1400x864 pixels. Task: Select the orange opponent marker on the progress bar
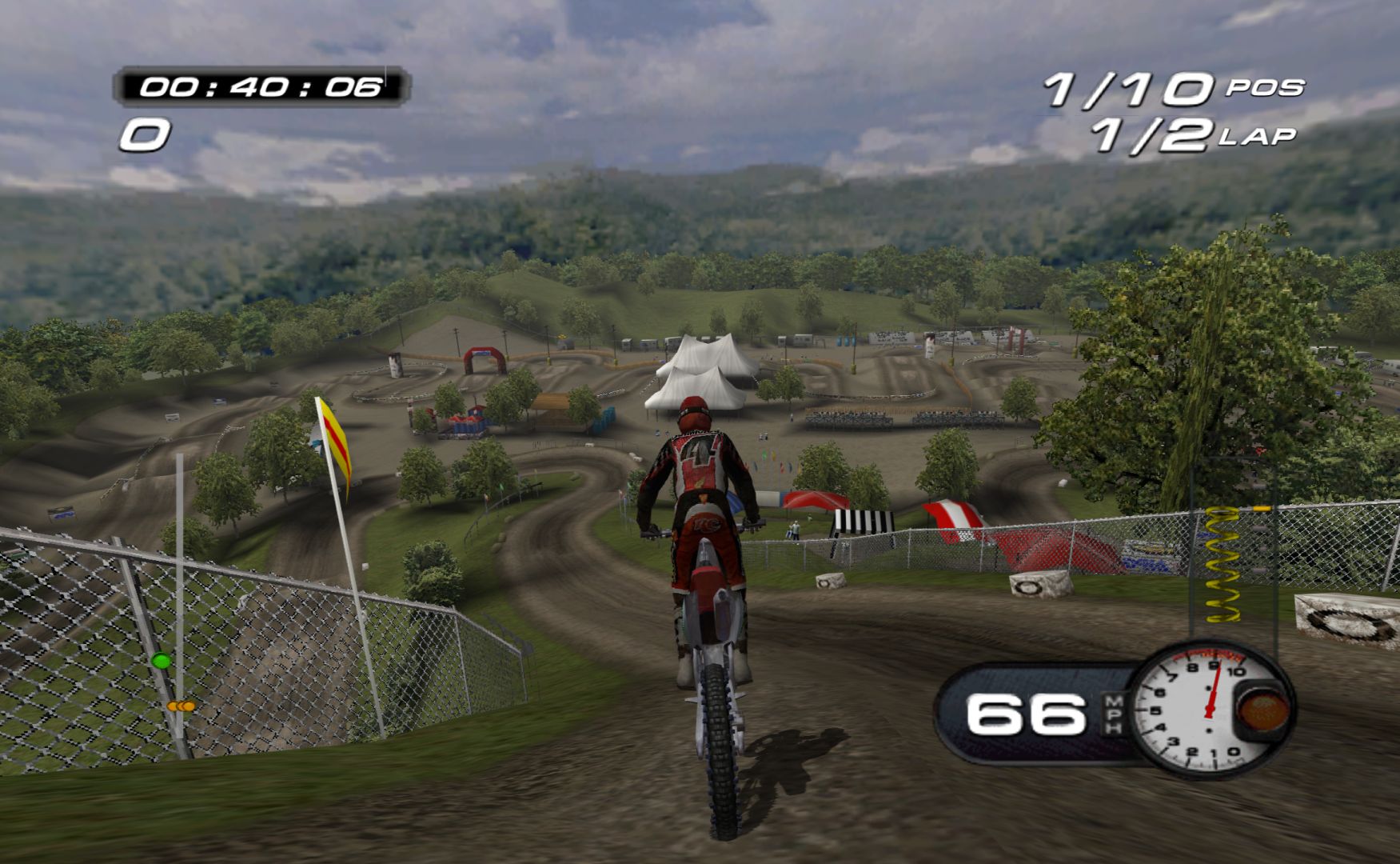pyautogui.click(x=181, y=706)
